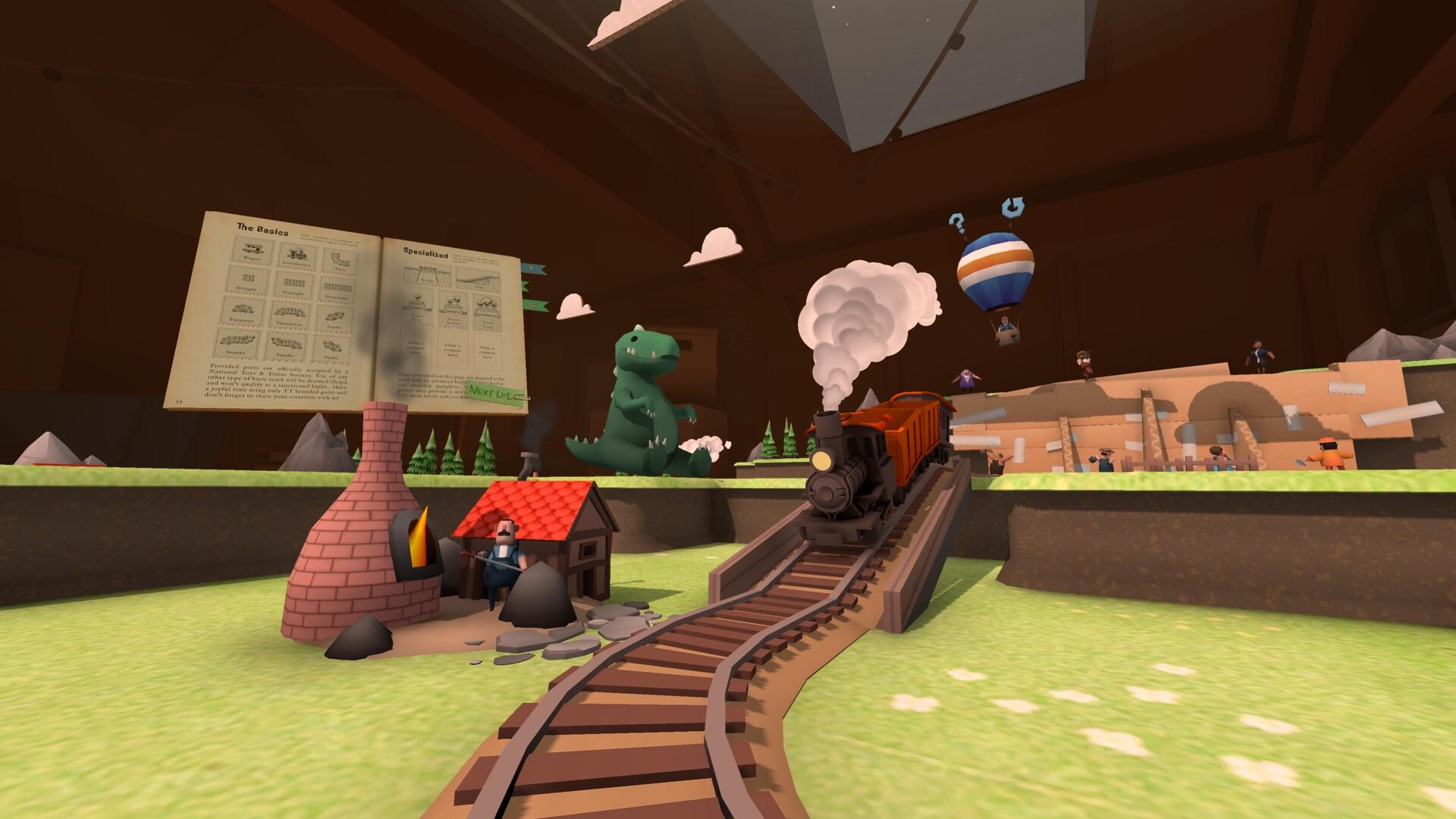Choose the short Straight track stamp

click(249, 277)
